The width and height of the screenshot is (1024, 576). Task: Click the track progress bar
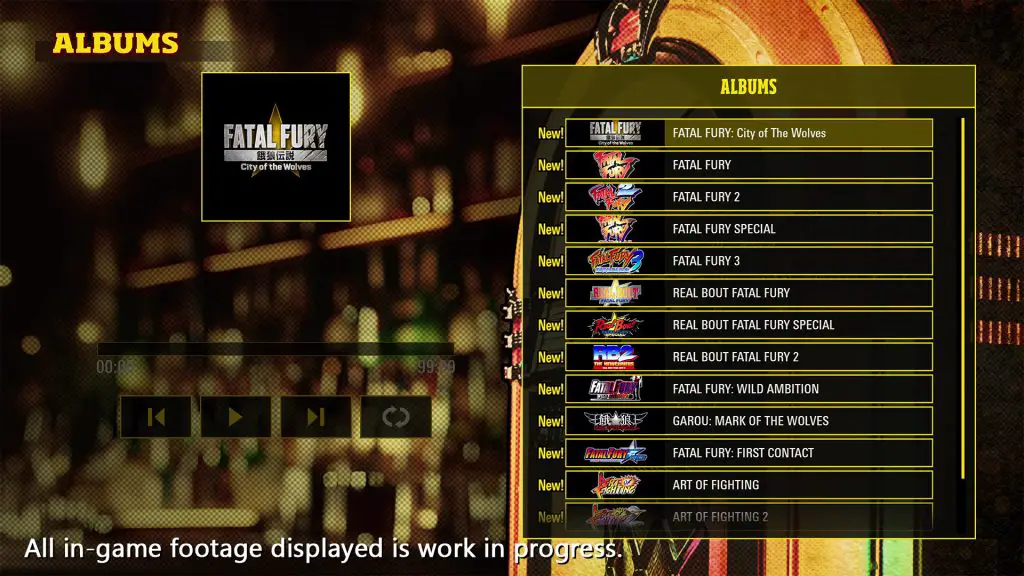[275, 349]
